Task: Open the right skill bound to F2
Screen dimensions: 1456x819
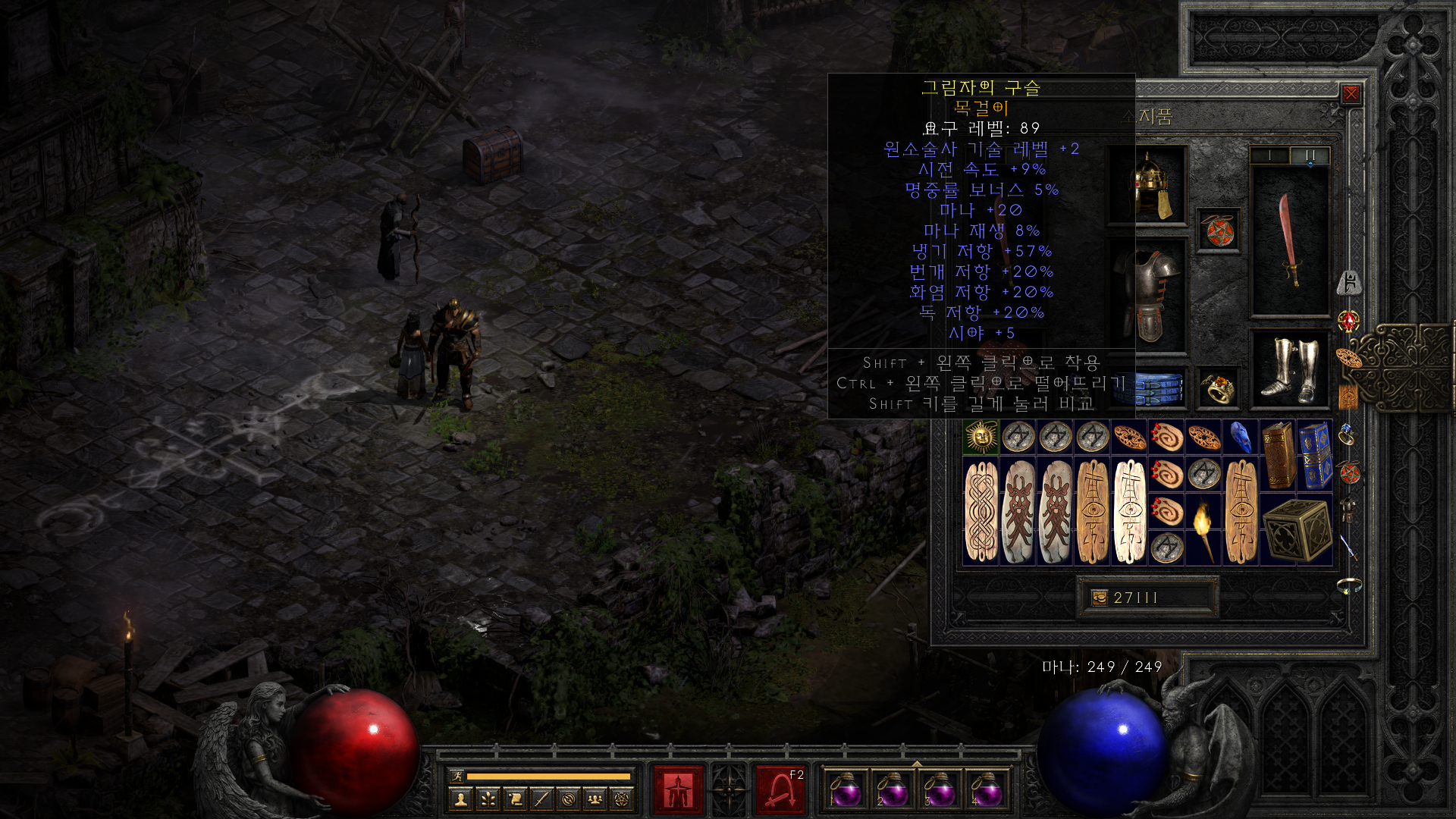Action: point(780,790)
